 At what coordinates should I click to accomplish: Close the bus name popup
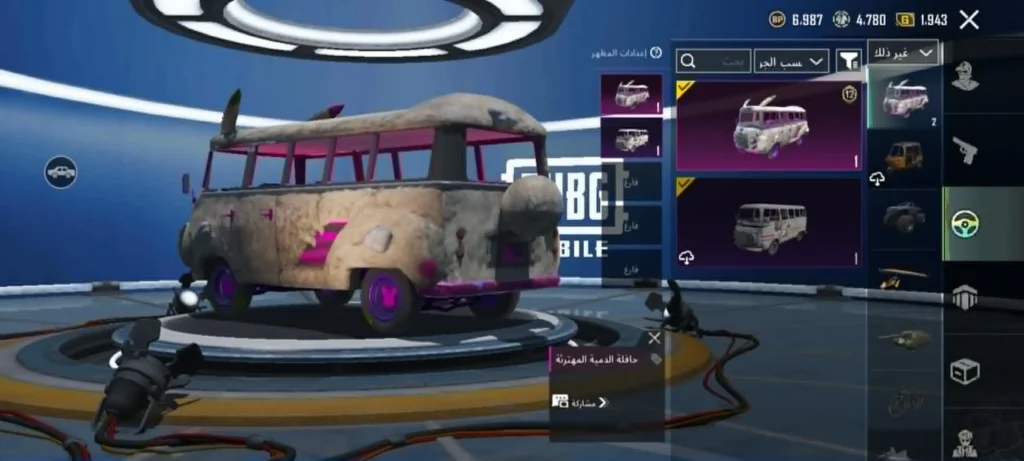654,338
